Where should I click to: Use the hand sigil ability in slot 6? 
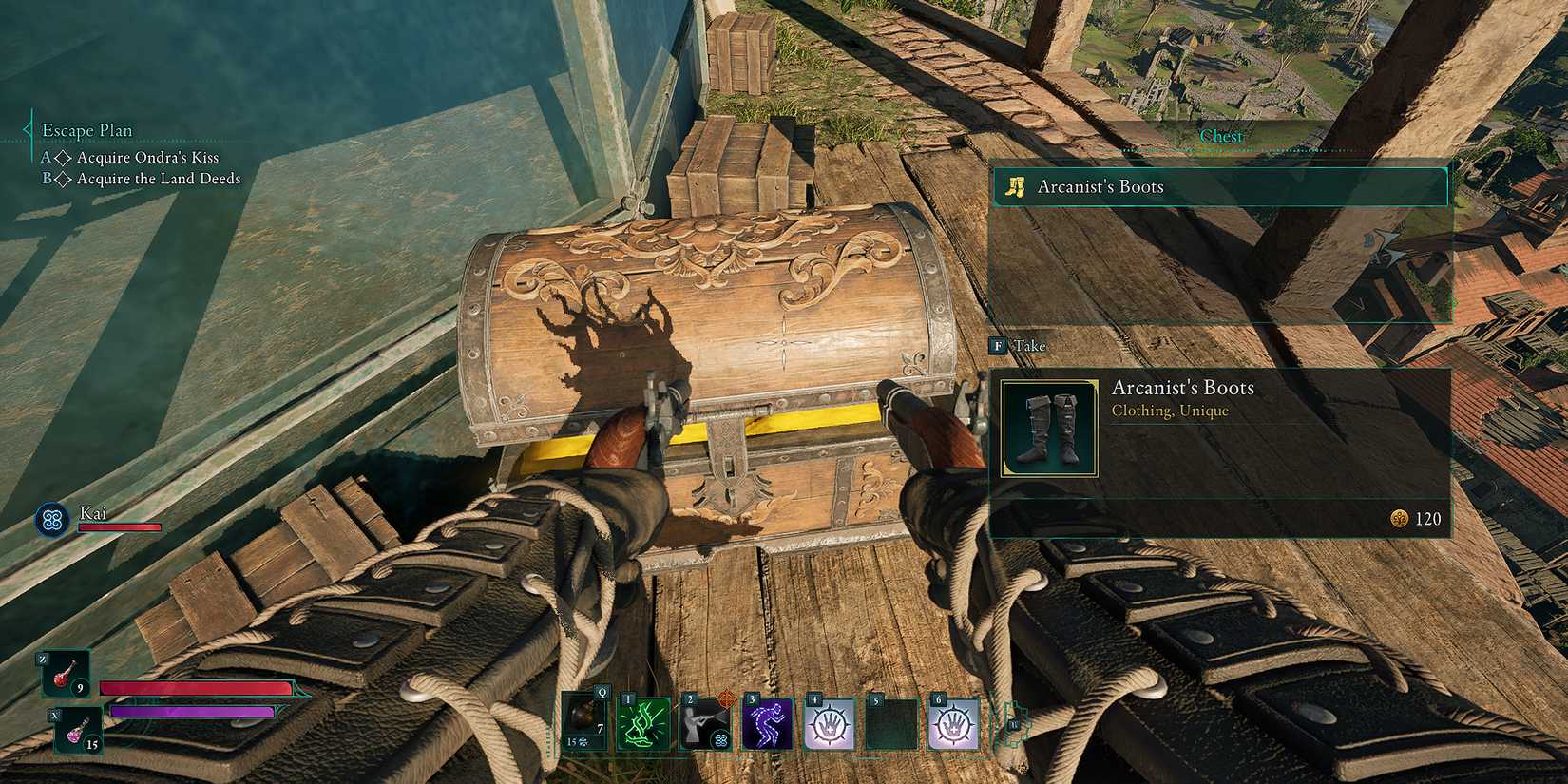(x=956, y=722)
